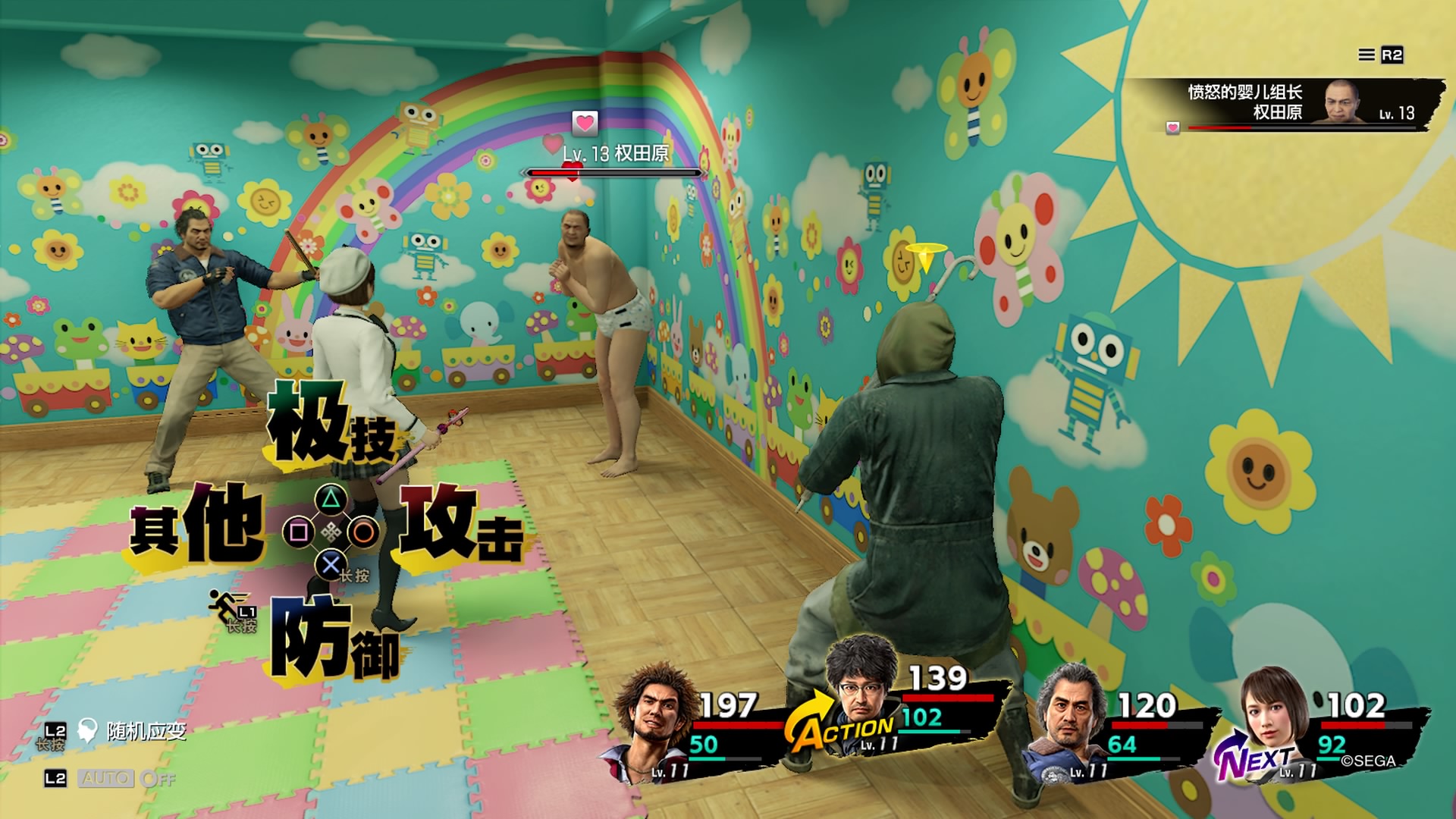Viewport: 1456px width, 819px height.
Task: Activate the 随机应变 option
Action: [x=146, y=731]
